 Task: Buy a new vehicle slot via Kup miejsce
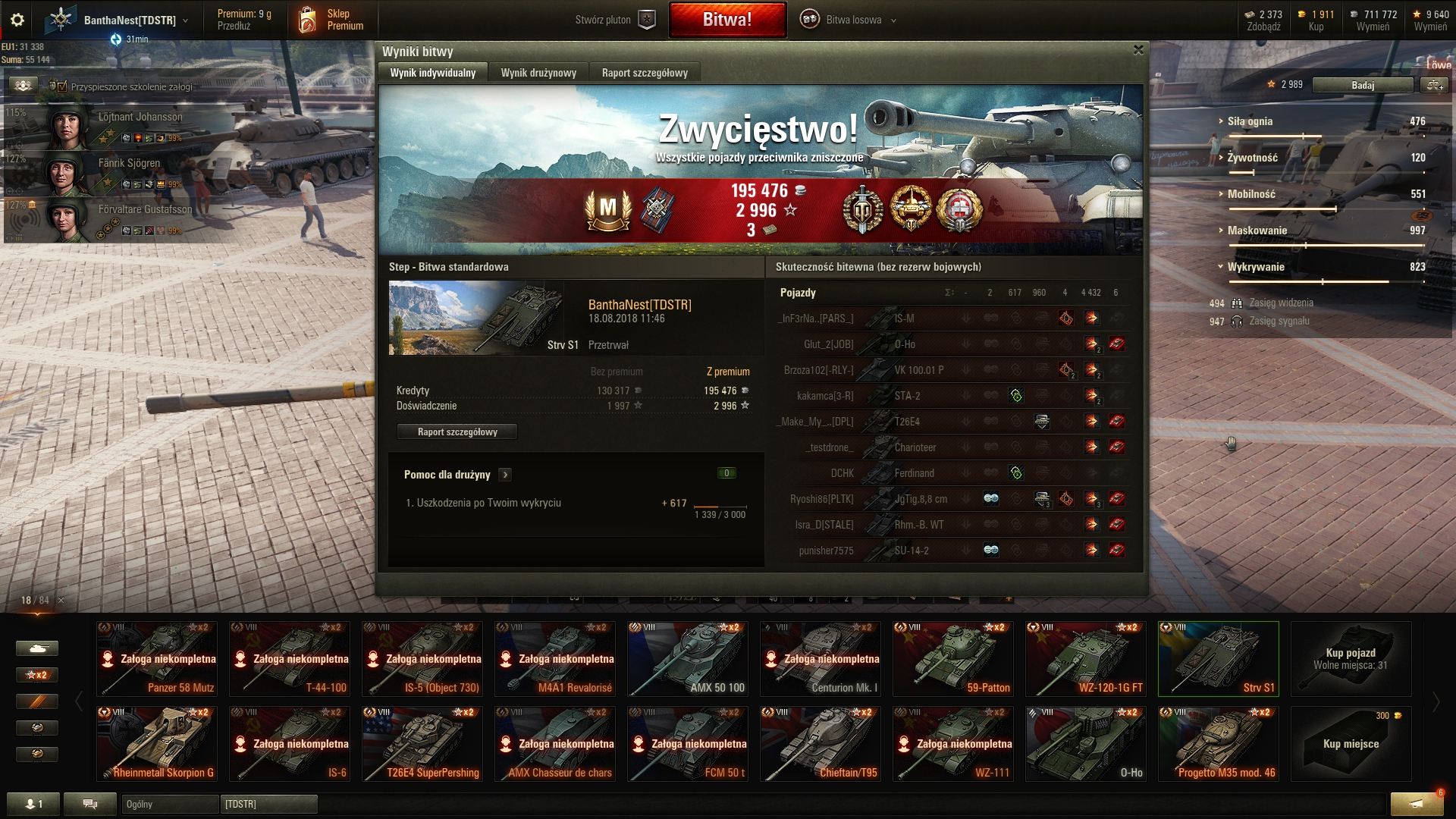tap(1351, 744)
